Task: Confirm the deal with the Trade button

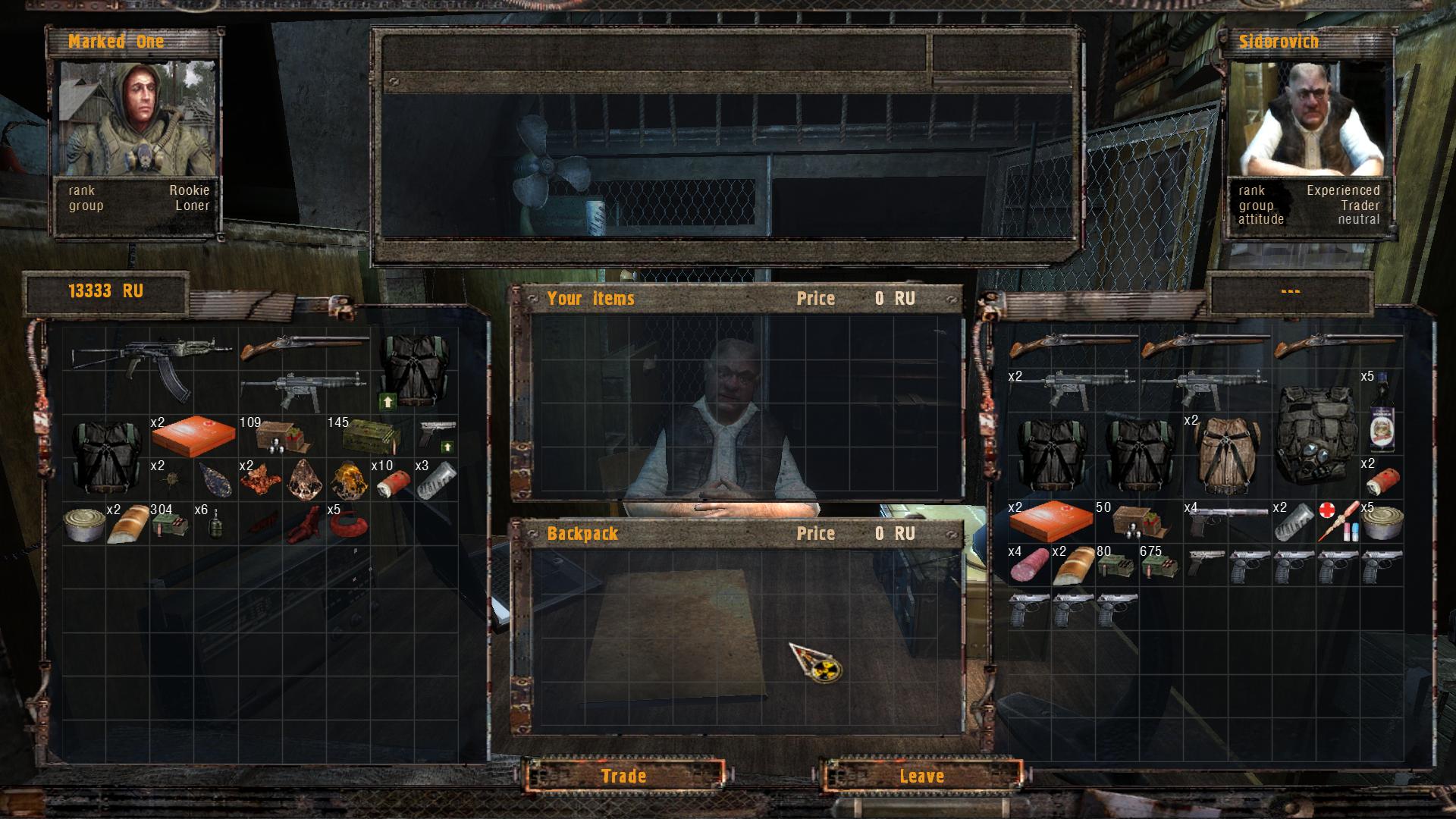Action: (623, 776)
